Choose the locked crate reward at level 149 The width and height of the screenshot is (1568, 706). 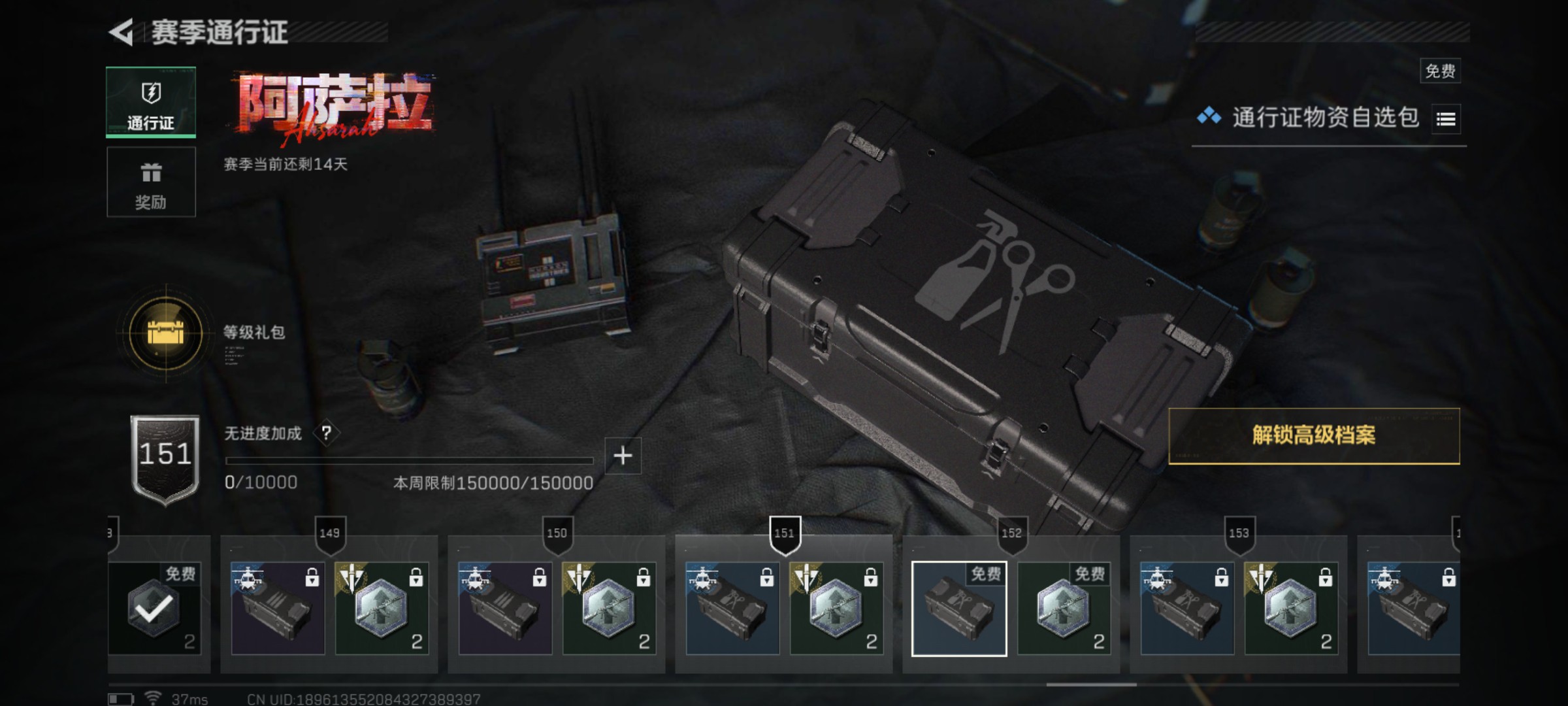click(278, 609)
